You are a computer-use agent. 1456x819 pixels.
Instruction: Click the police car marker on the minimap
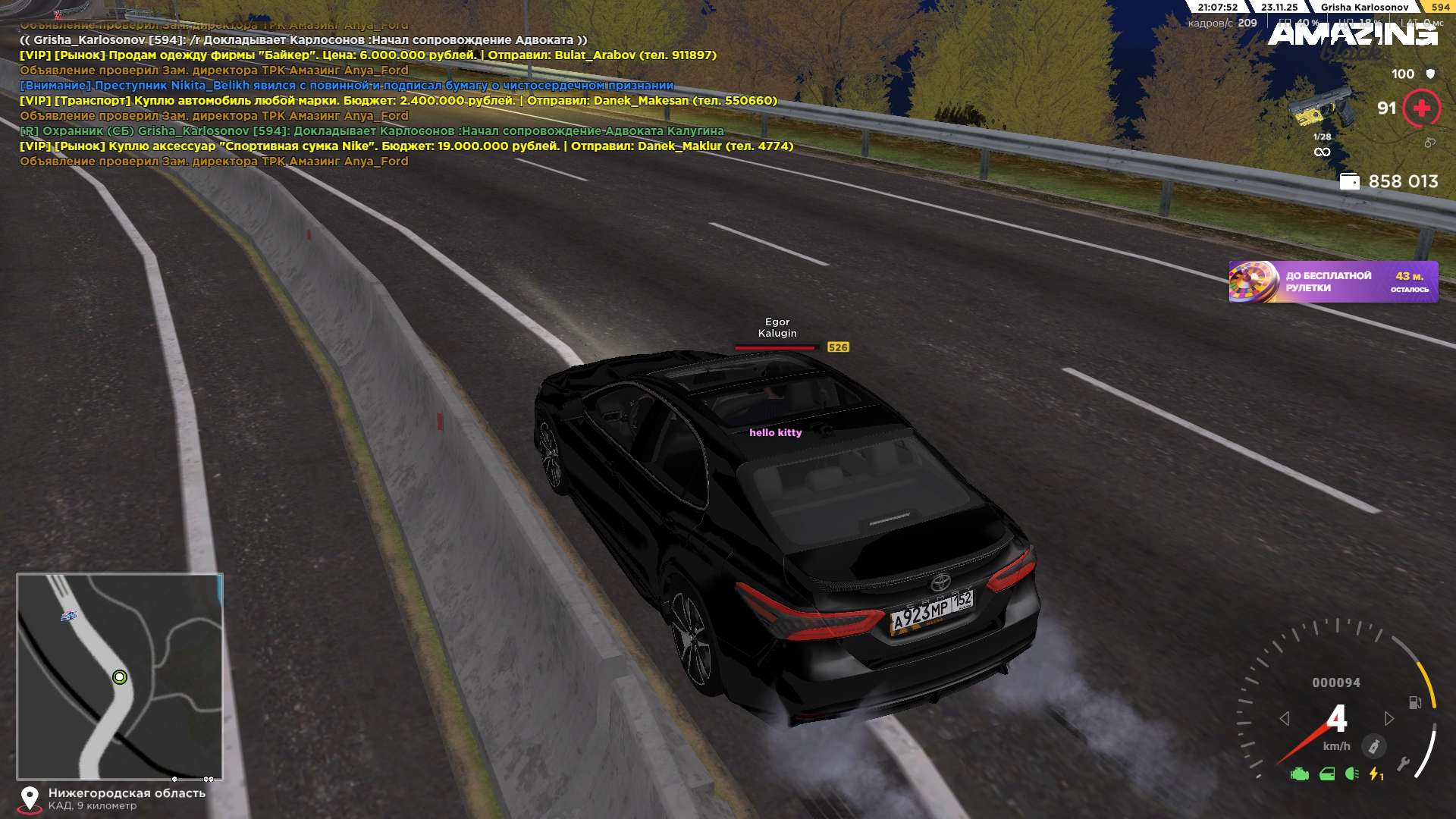(x=69, y=616)
